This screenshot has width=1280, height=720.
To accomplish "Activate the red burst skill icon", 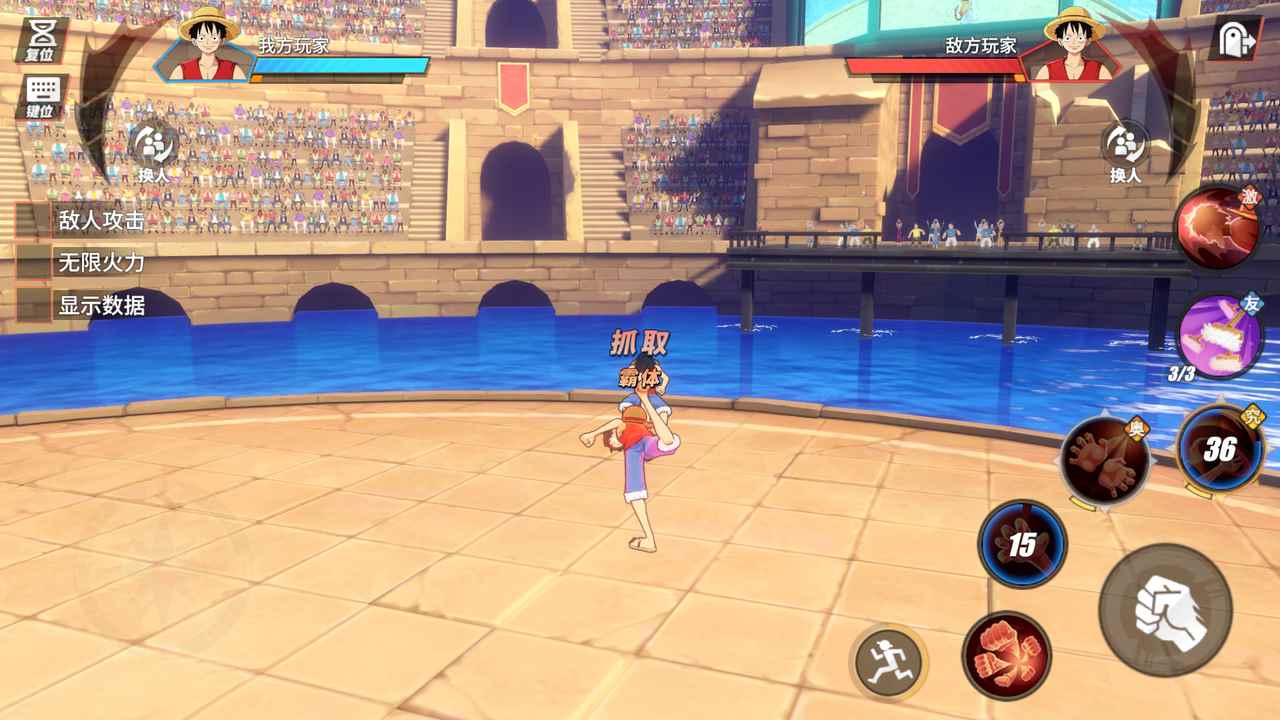I will [1218, 227].
